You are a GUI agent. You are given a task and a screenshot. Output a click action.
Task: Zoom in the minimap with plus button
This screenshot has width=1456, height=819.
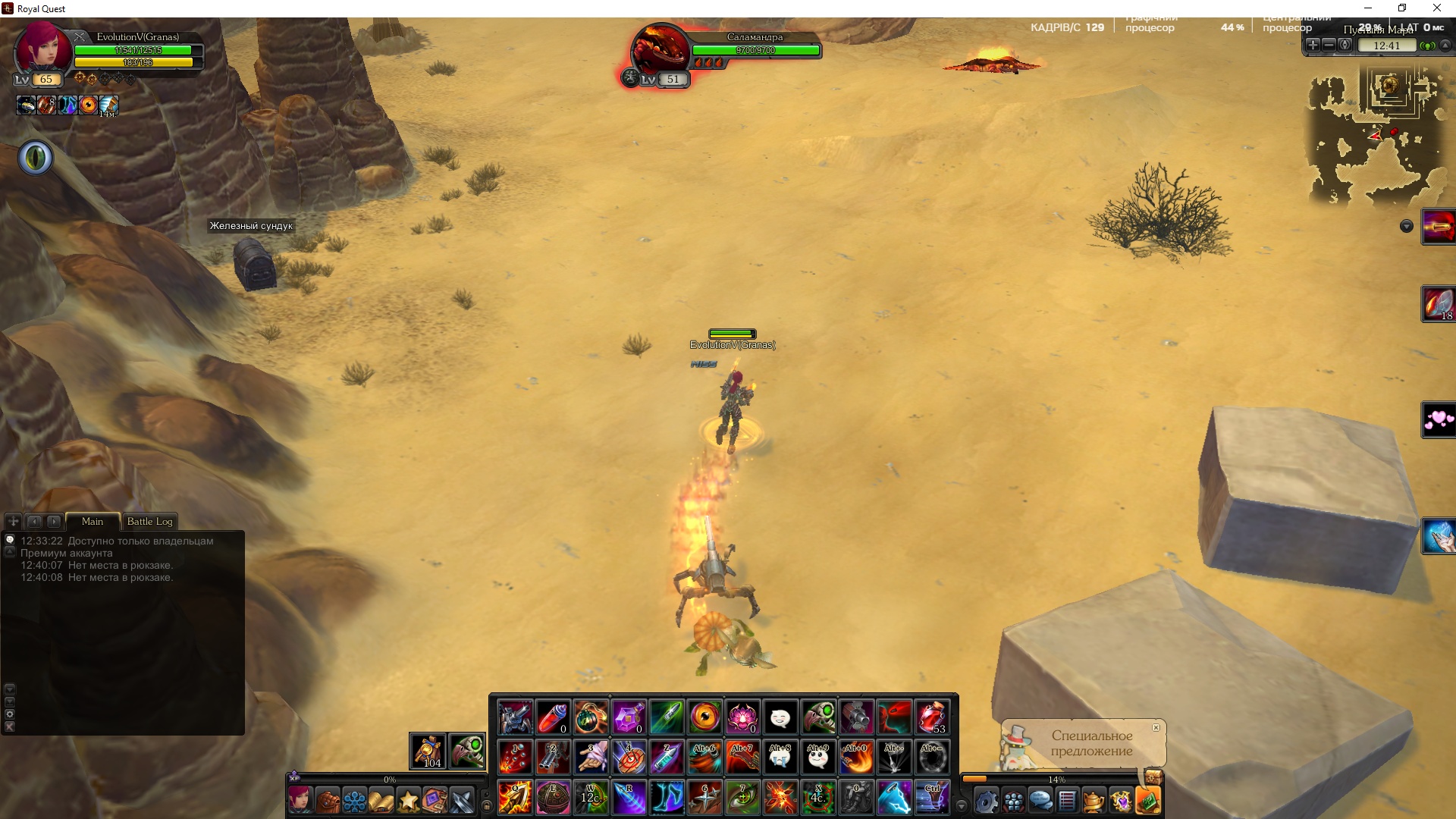(1313, 45)
